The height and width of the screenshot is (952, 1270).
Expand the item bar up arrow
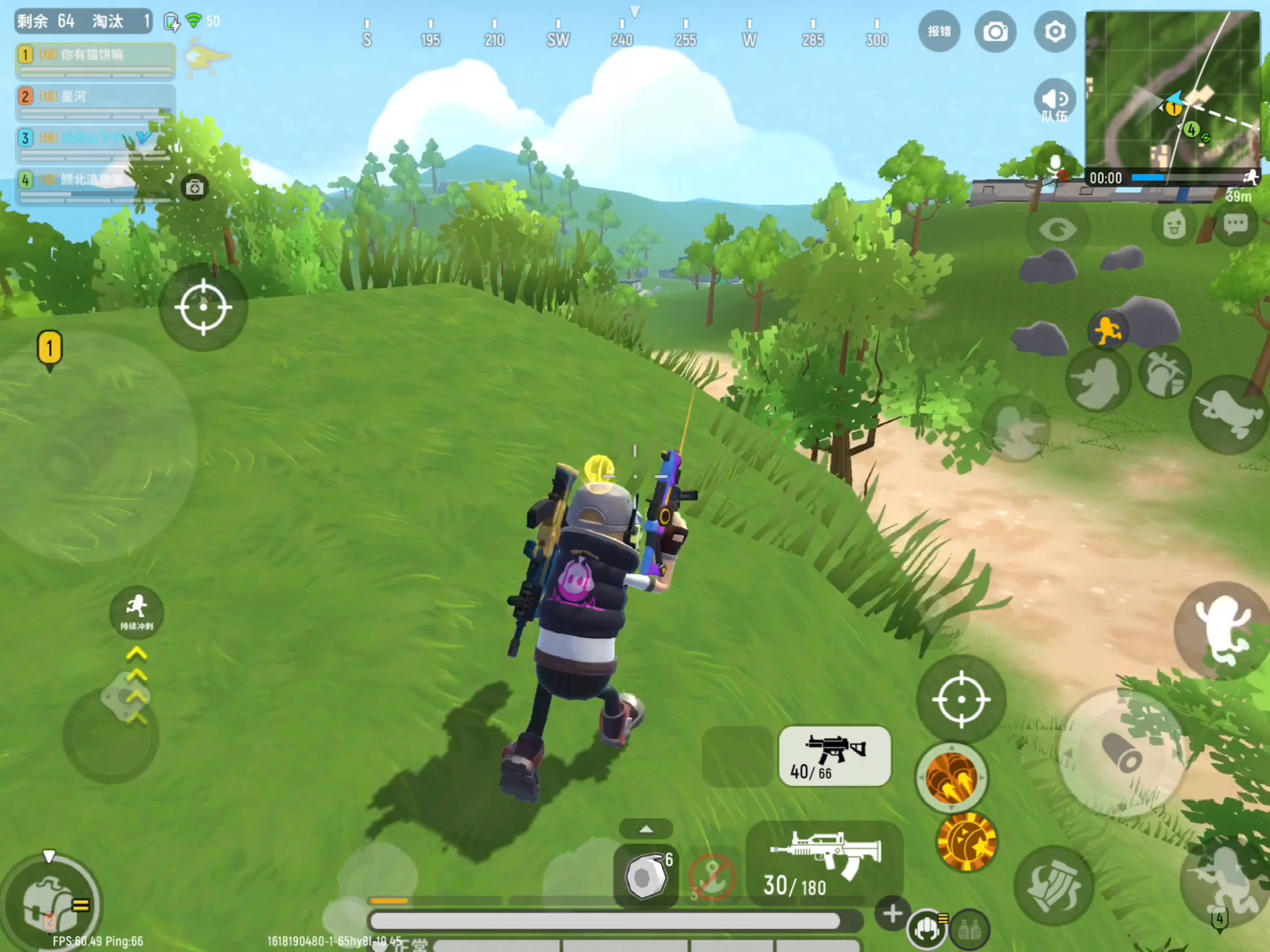(x=646, y=829)
